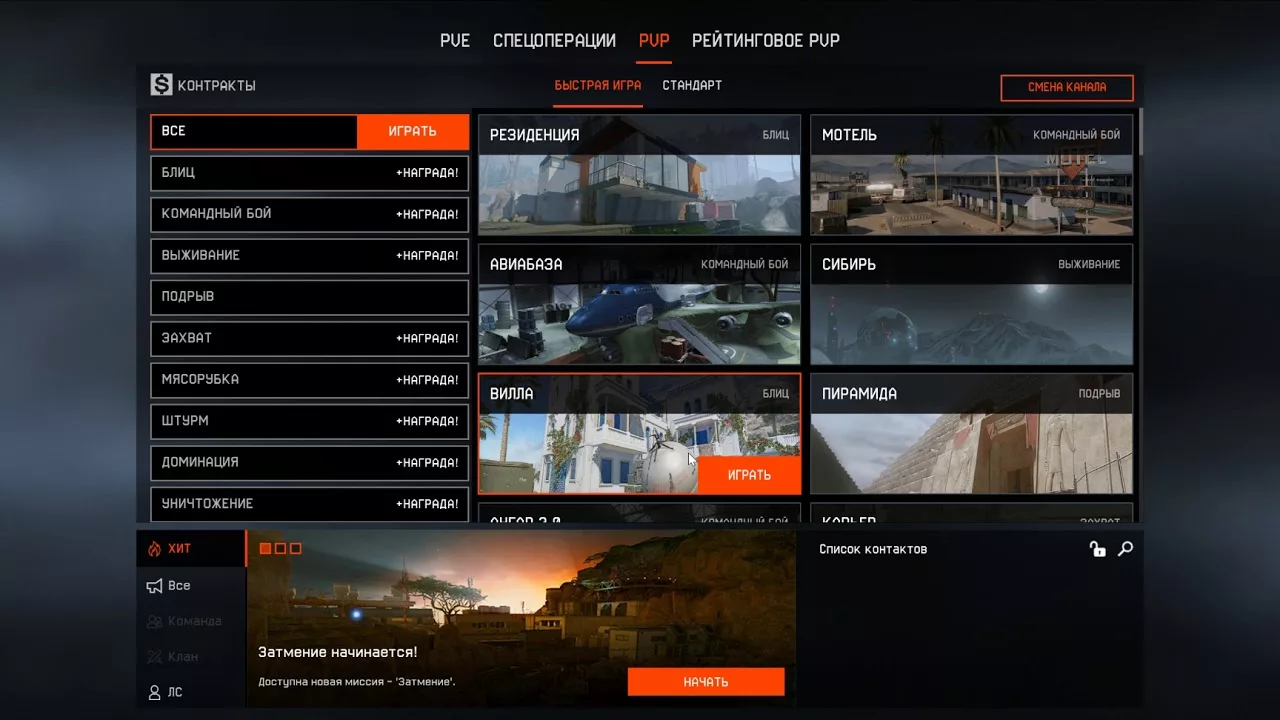Select the Рейтинговое PVP tab
The image size is (1280, 720).
(x=765, y=41)
